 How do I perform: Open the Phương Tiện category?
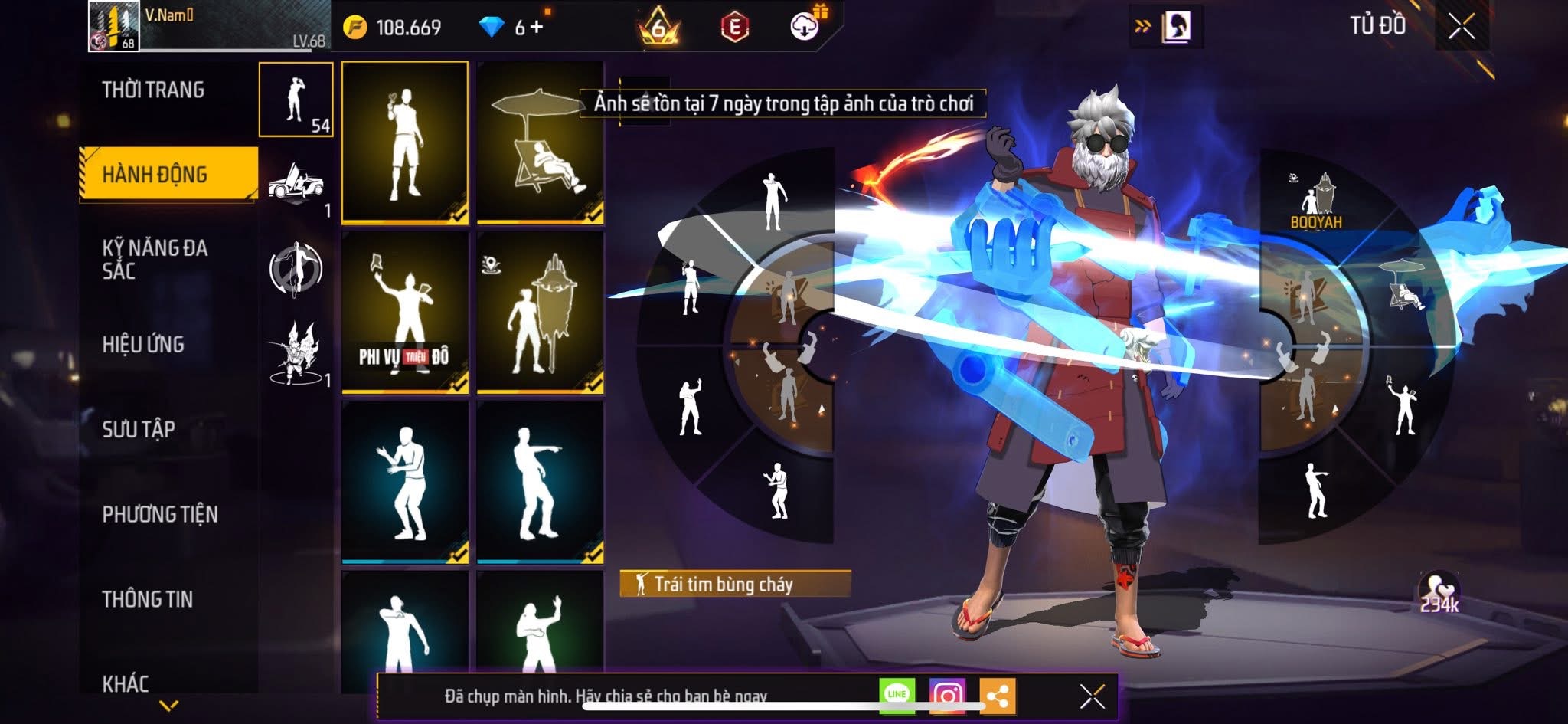point(160,514)
